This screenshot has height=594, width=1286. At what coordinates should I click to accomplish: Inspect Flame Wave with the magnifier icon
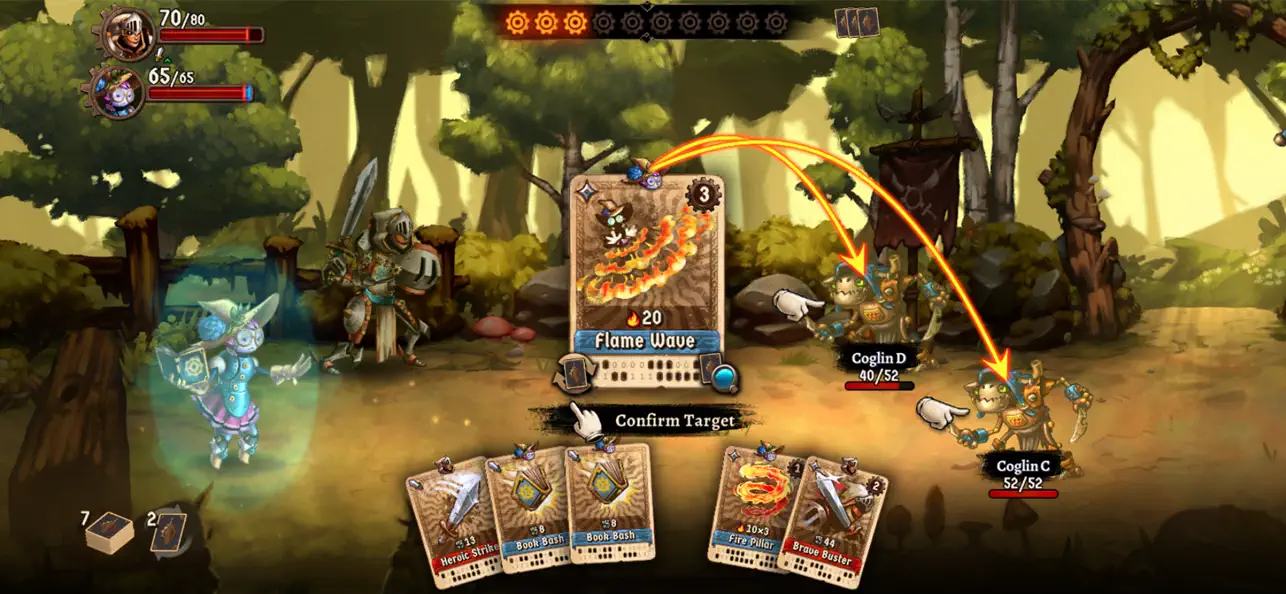click(x=725, y=377)
